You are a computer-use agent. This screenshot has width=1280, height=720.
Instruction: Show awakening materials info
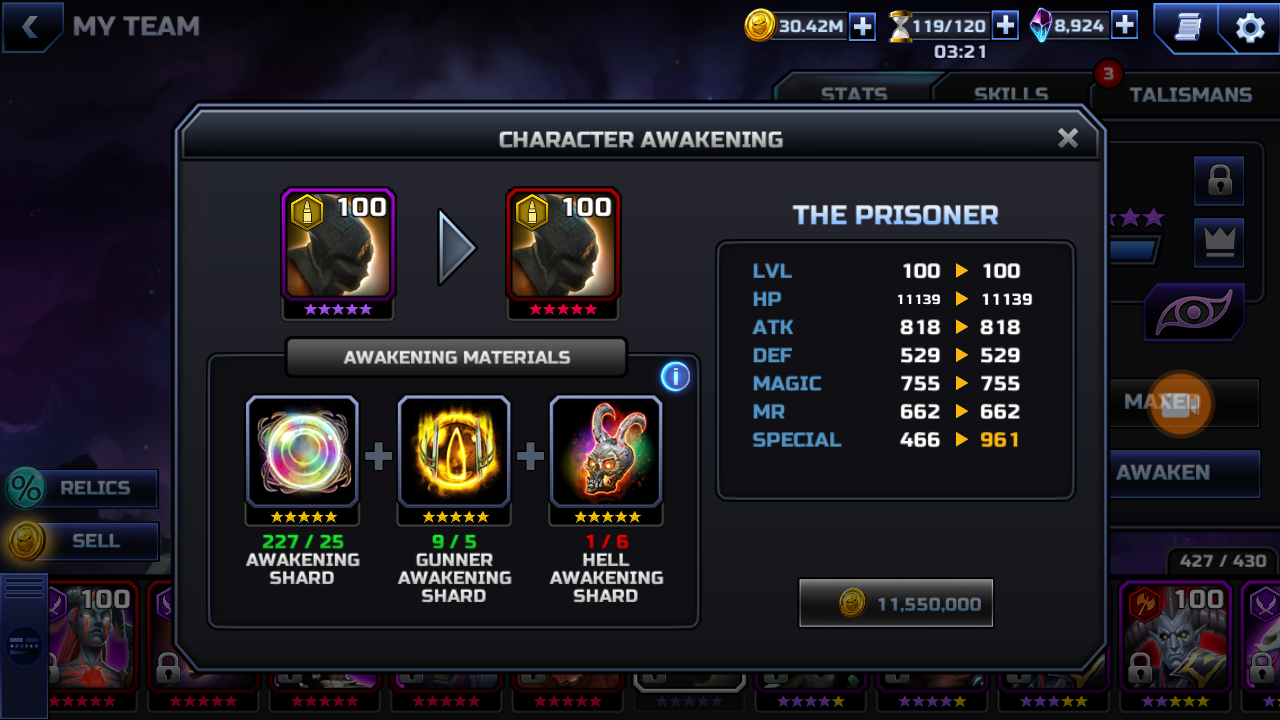click(675, 376)
